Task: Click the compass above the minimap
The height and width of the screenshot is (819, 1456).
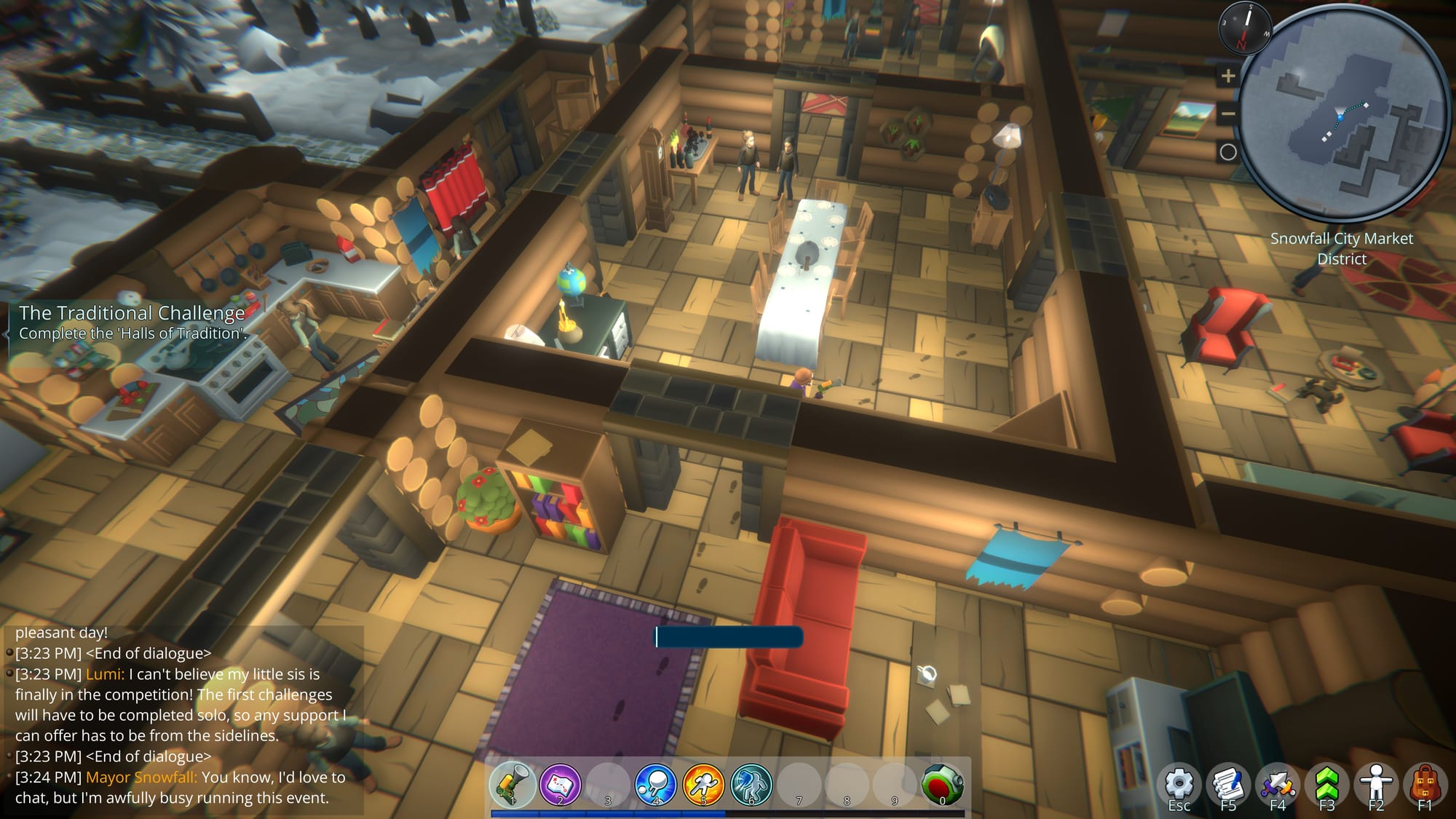Action: pos(1245,28)
